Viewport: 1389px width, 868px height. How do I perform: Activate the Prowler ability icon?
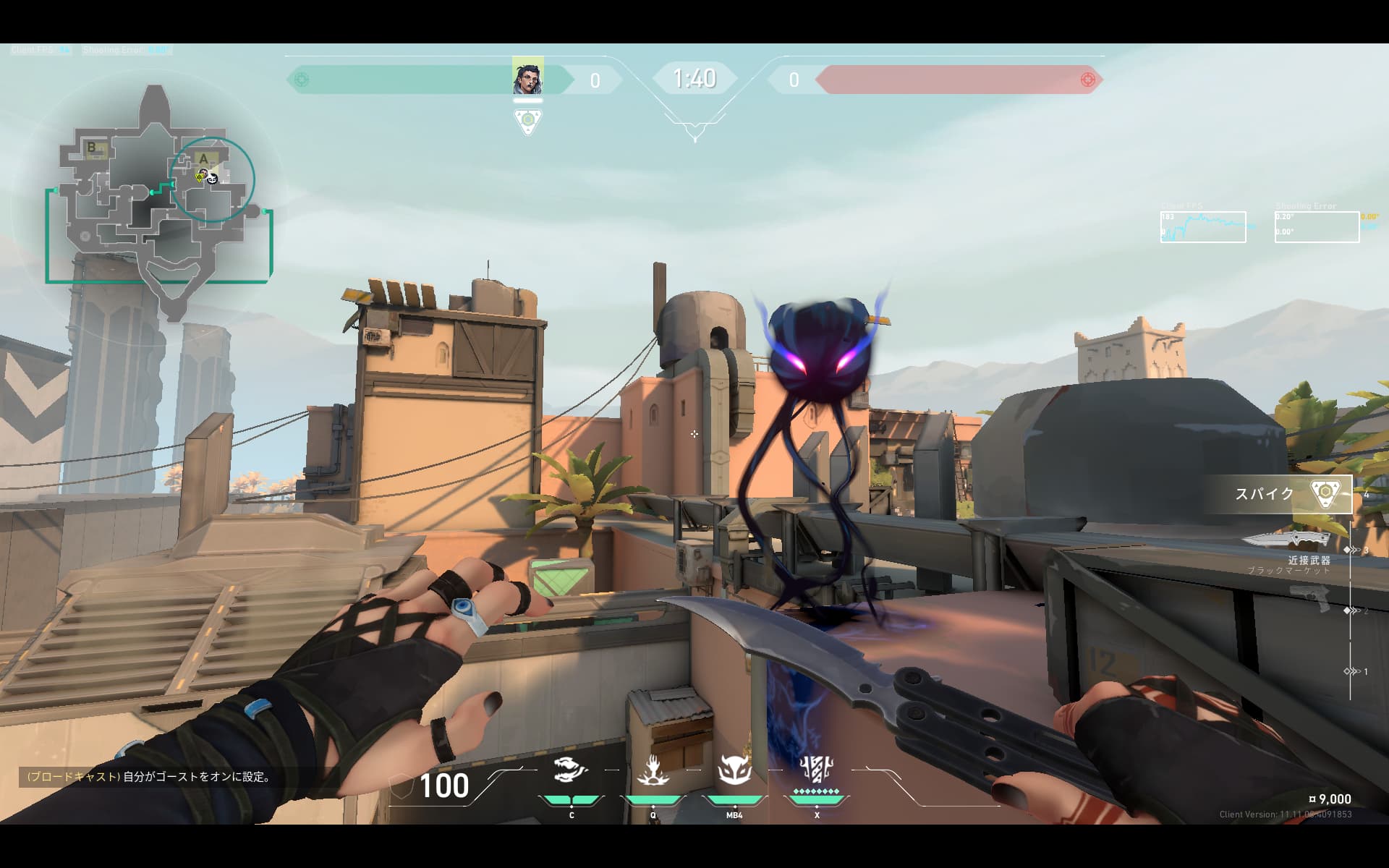pos(571,770)
